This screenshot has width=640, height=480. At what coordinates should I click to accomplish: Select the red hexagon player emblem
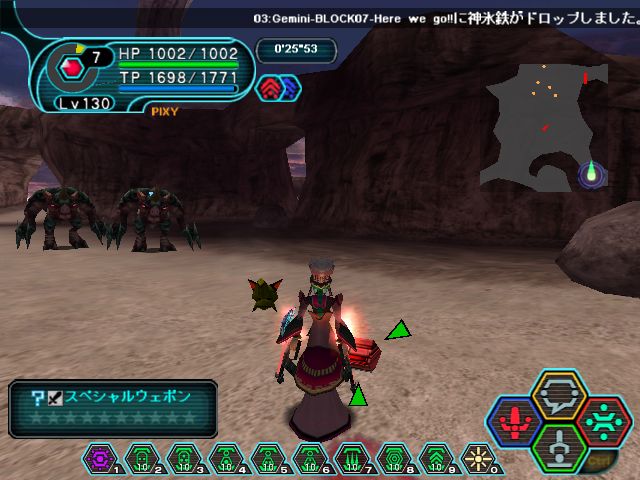click(x=73, y=68)
